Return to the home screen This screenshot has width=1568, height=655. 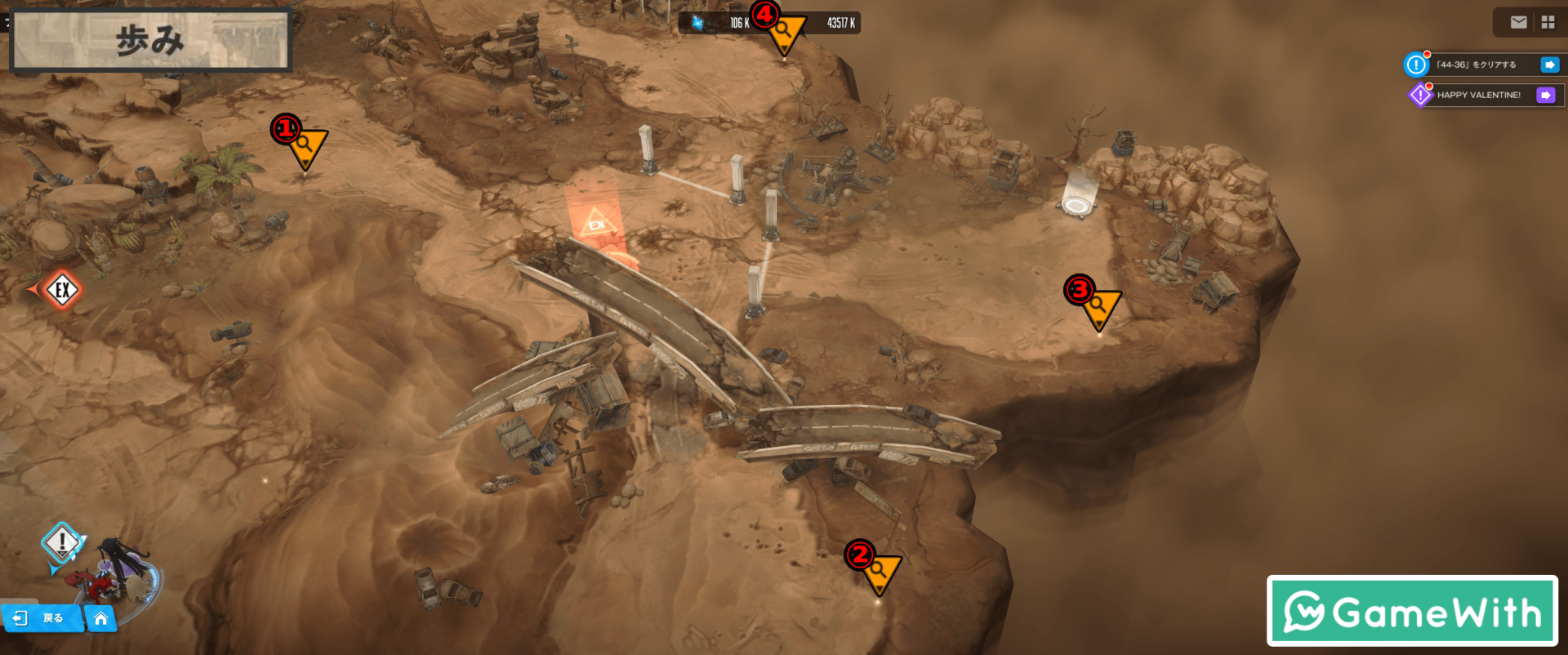[x=101, y=618]
